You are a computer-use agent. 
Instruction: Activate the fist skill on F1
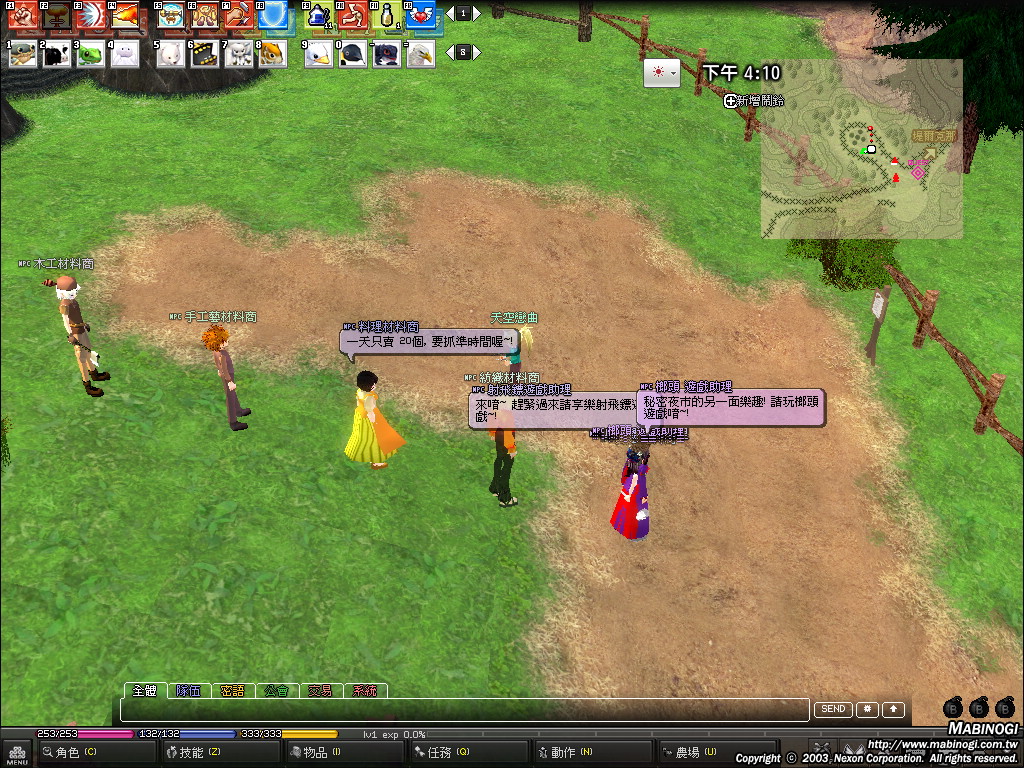coord(21,15)
